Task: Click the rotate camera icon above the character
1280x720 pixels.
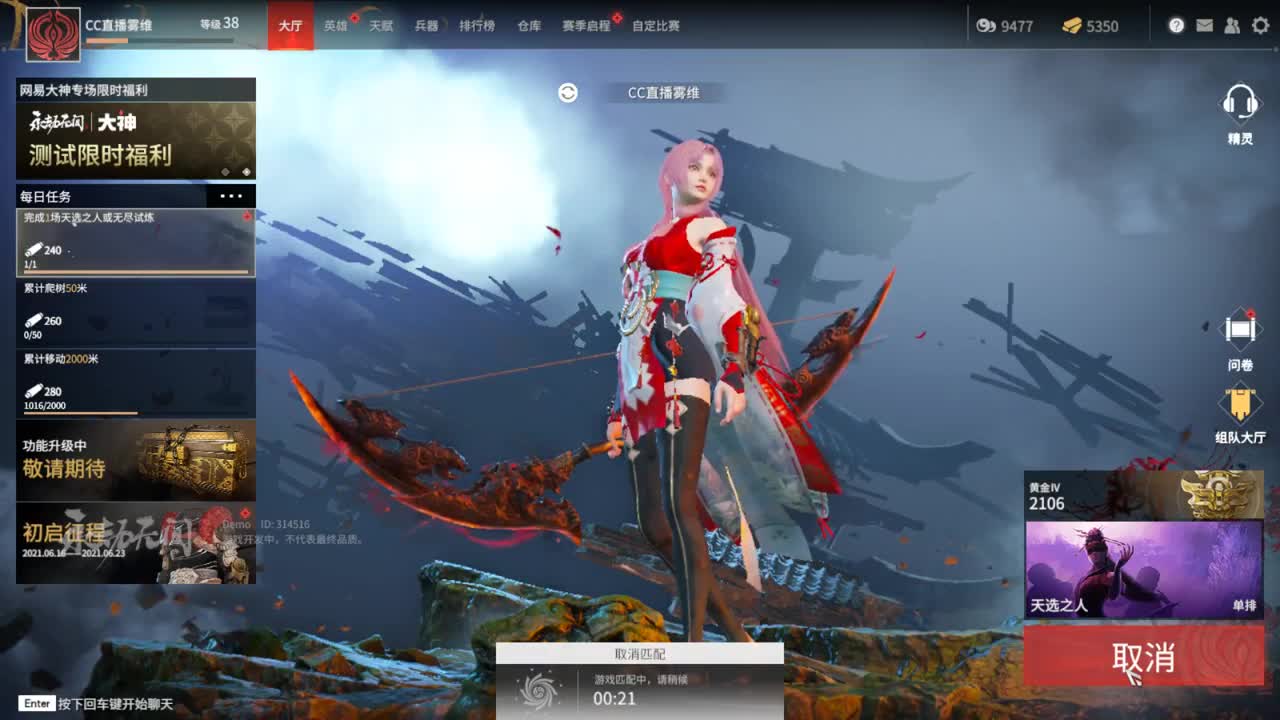Action: 568,91
